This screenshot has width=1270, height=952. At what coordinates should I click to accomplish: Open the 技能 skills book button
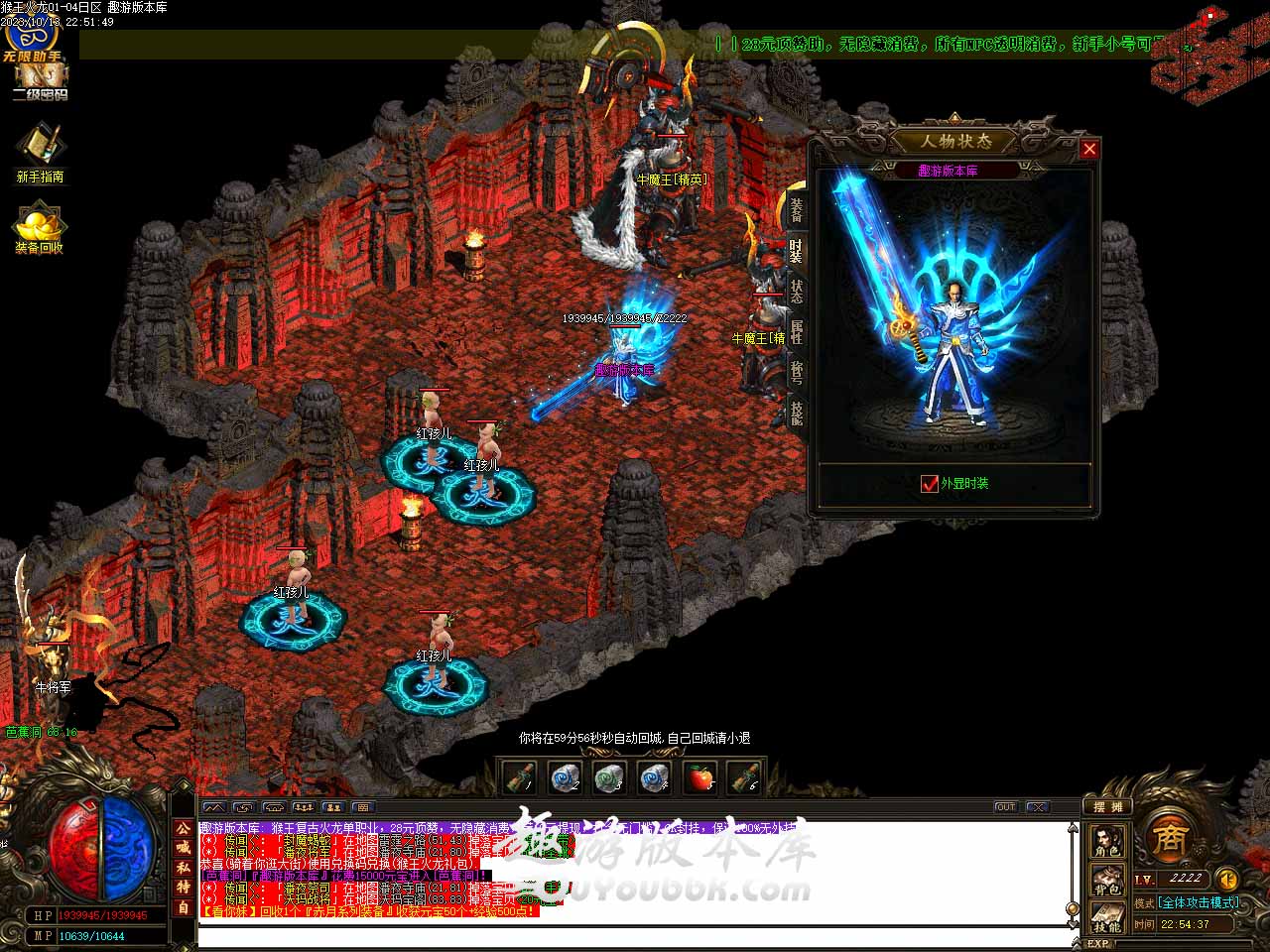pyautogui.click(x=1107, y=915)
